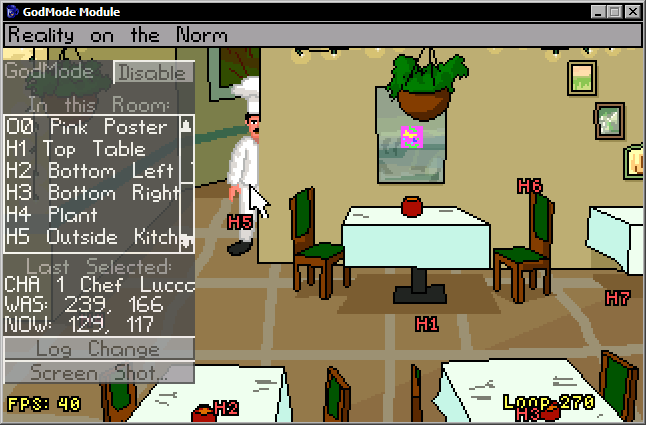This screenshot has height=425, width=646.
Task: Select the H4 Plant entry
Action: (88, 215)
